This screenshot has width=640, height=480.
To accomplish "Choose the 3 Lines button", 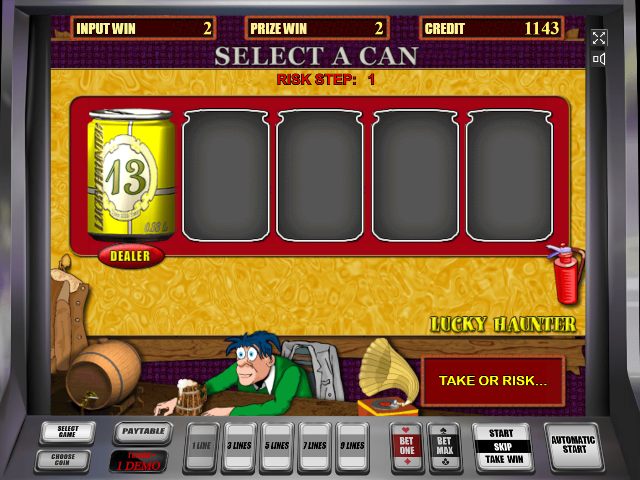I will (239, 445).
